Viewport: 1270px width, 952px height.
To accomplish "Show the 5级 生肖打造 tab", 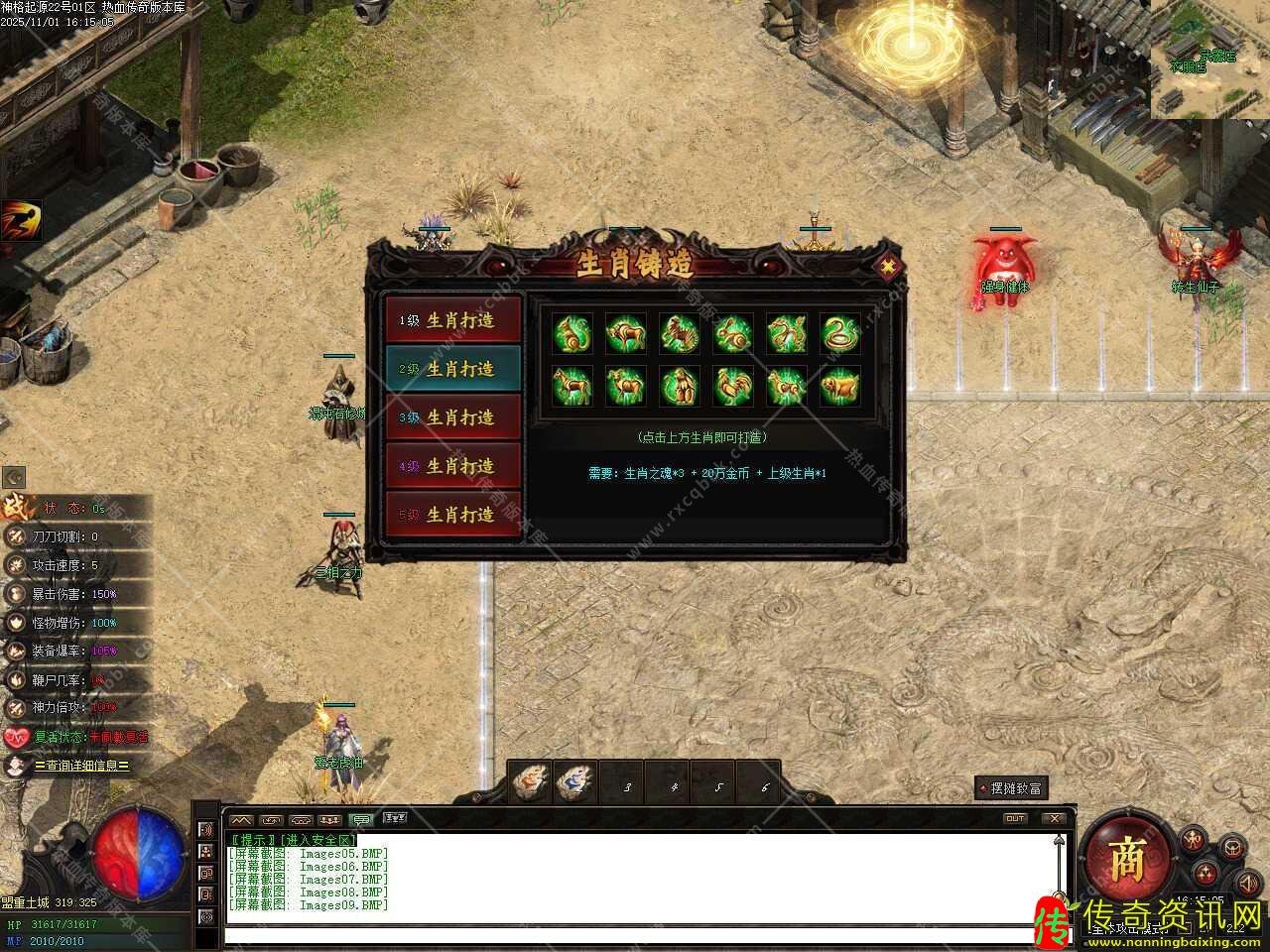I will tap(453, 515).
